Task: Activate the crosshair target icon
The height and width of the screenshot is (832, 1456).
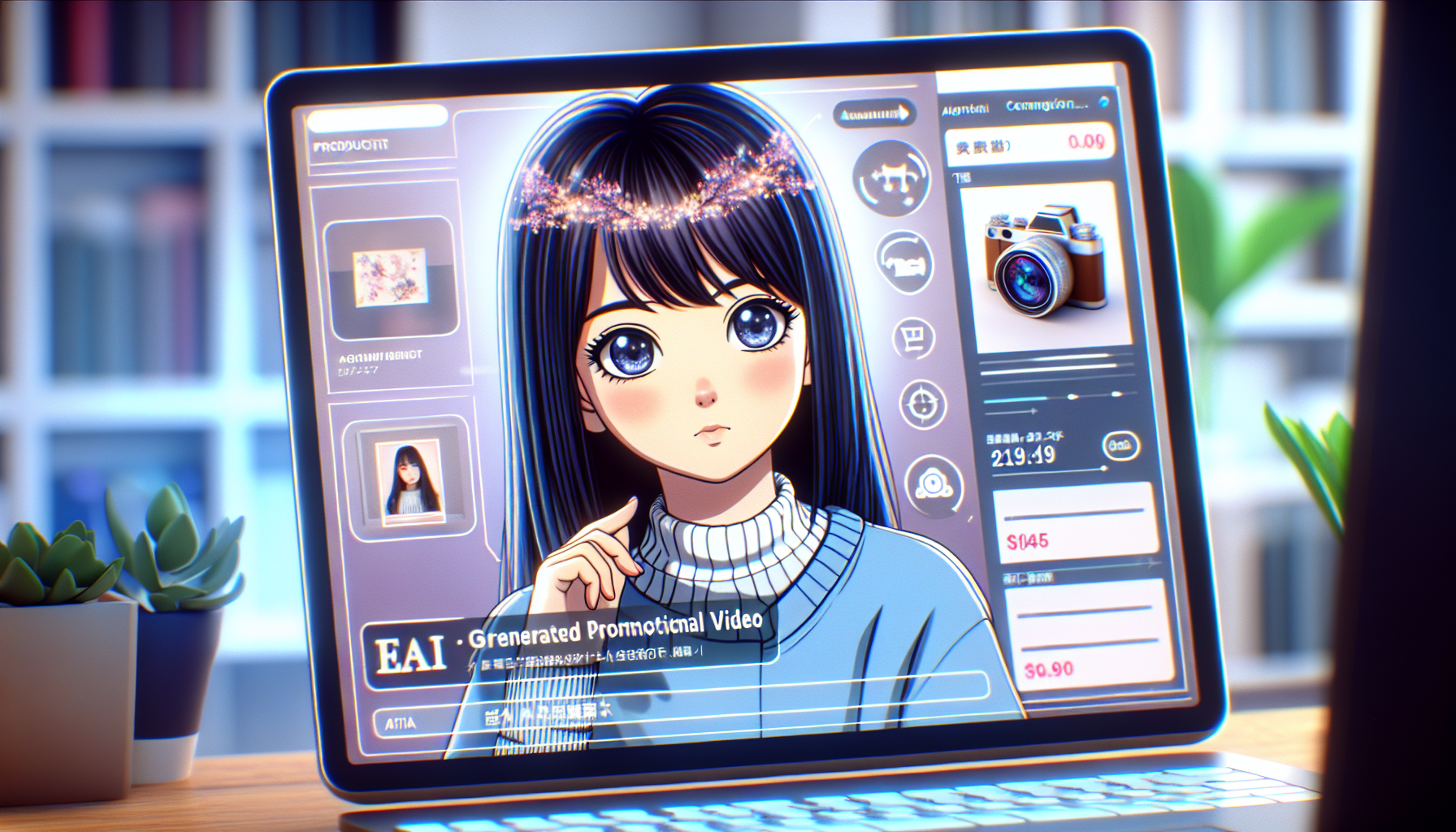Action: [923, 403]
